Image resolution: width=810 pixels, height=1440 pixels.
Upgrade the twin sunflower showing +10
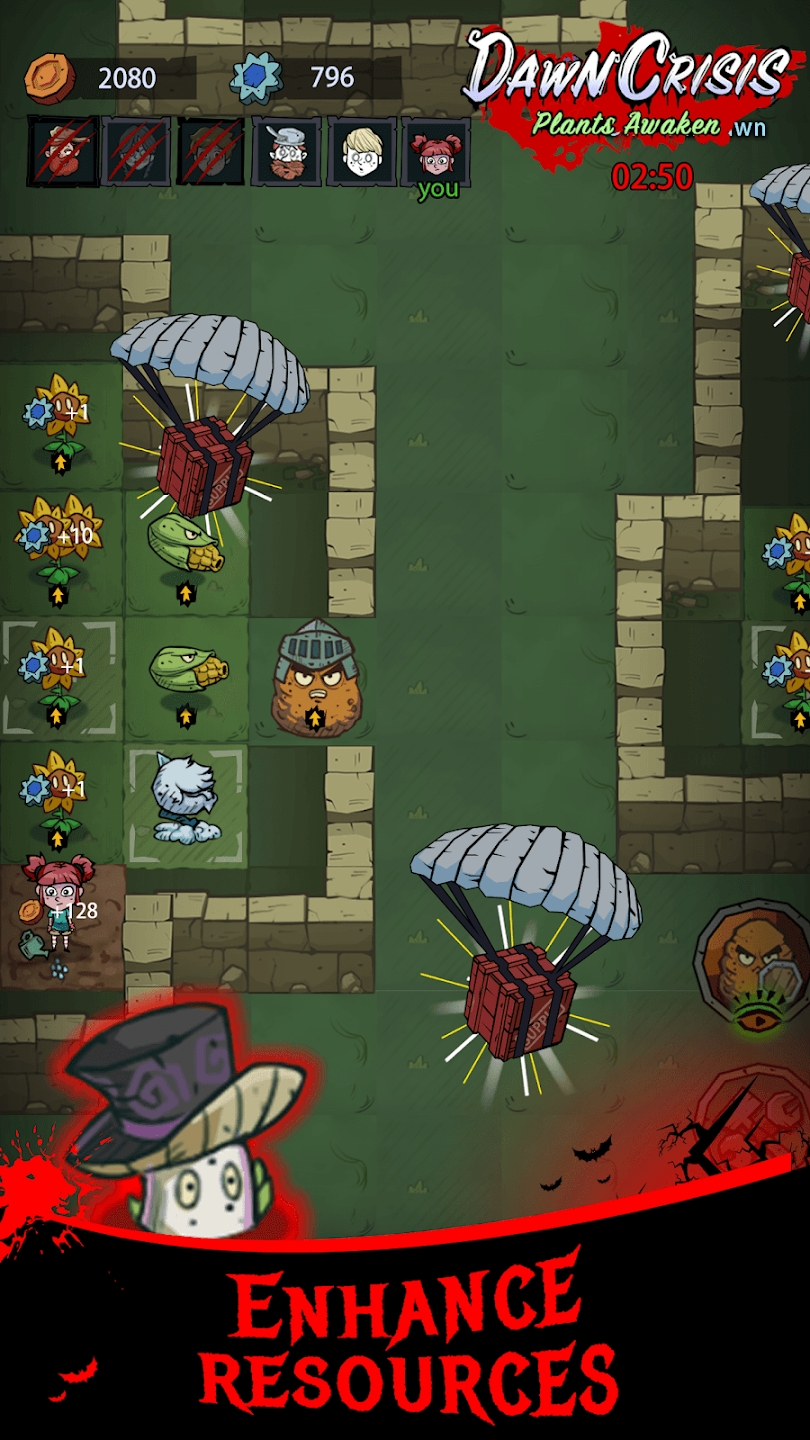point(58,597)
